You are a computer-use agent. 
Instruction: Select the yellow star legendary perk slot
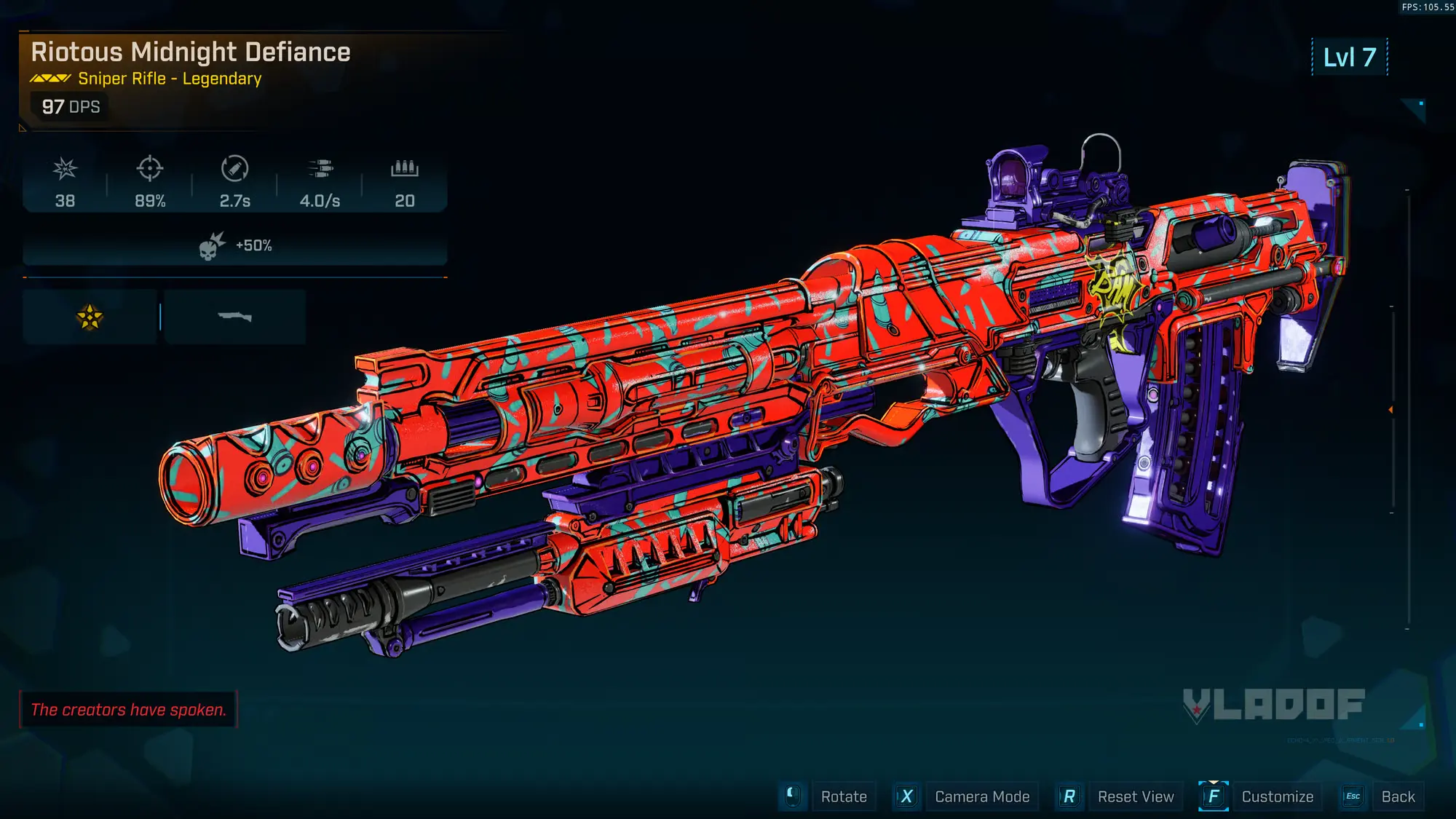tap(90, 317)
